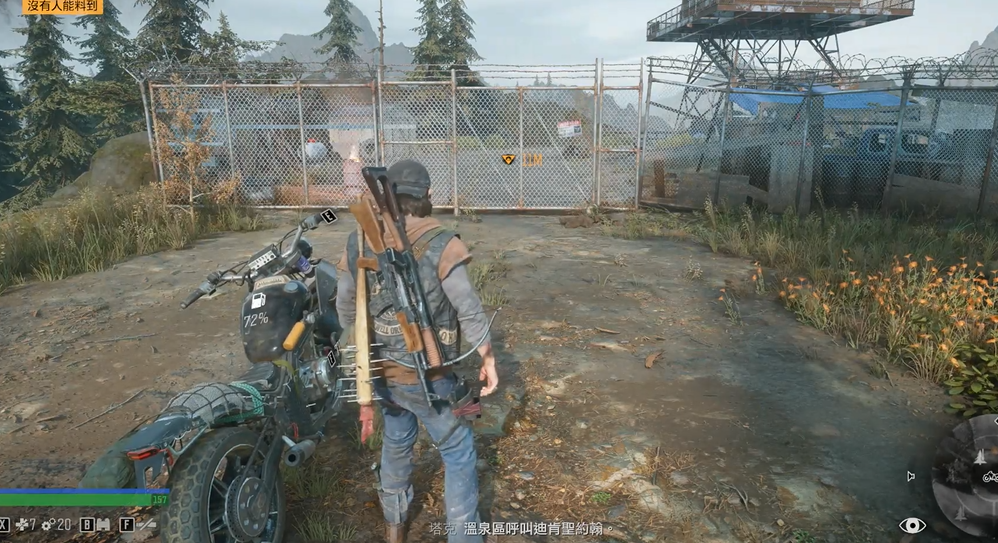Open the orange 沒有人能料到 mission label
Viewport: 998px width, 543px height.
coord(63,7)
